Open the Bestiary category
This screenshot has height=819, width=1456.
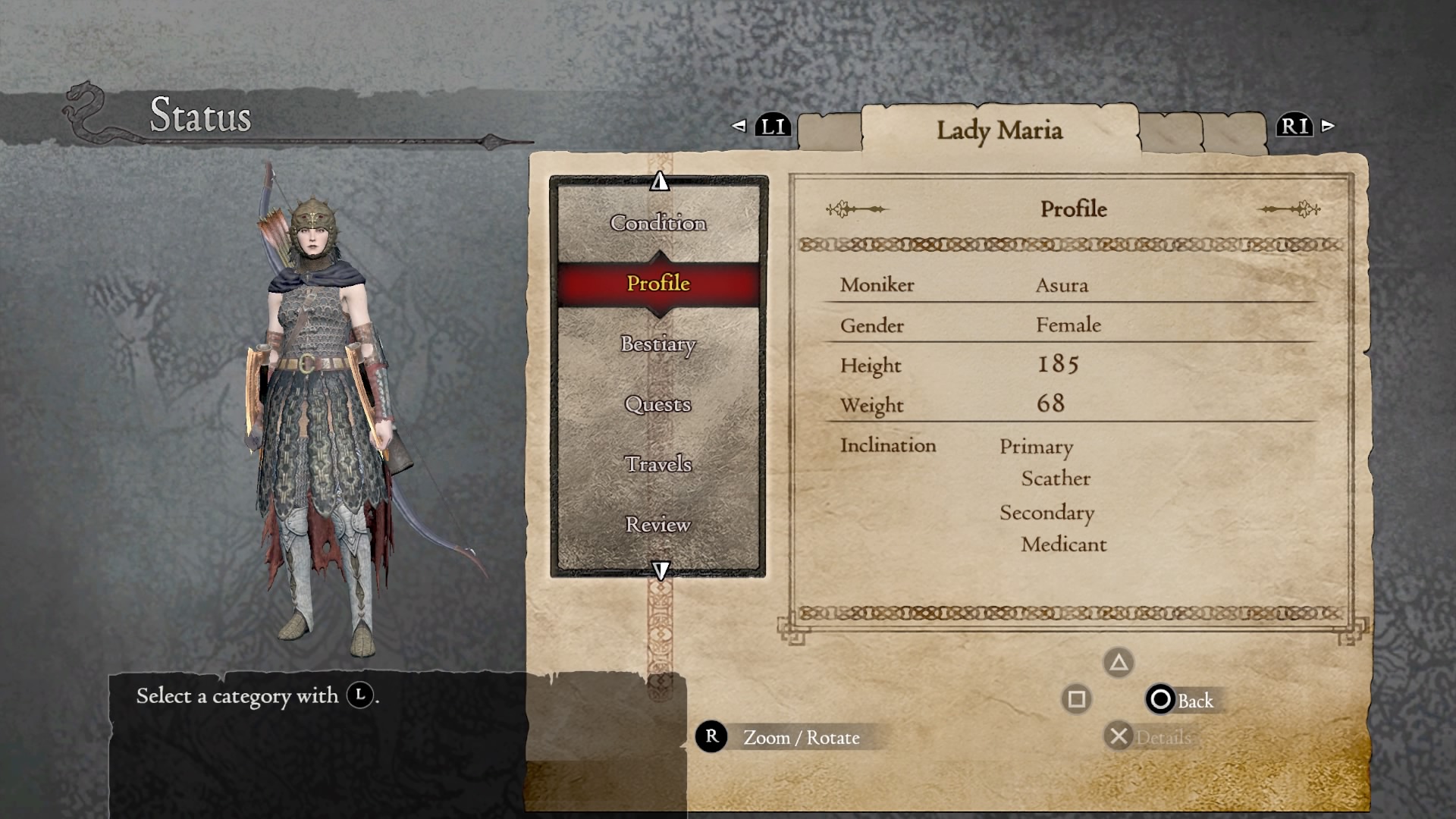(x=657, y=344)
